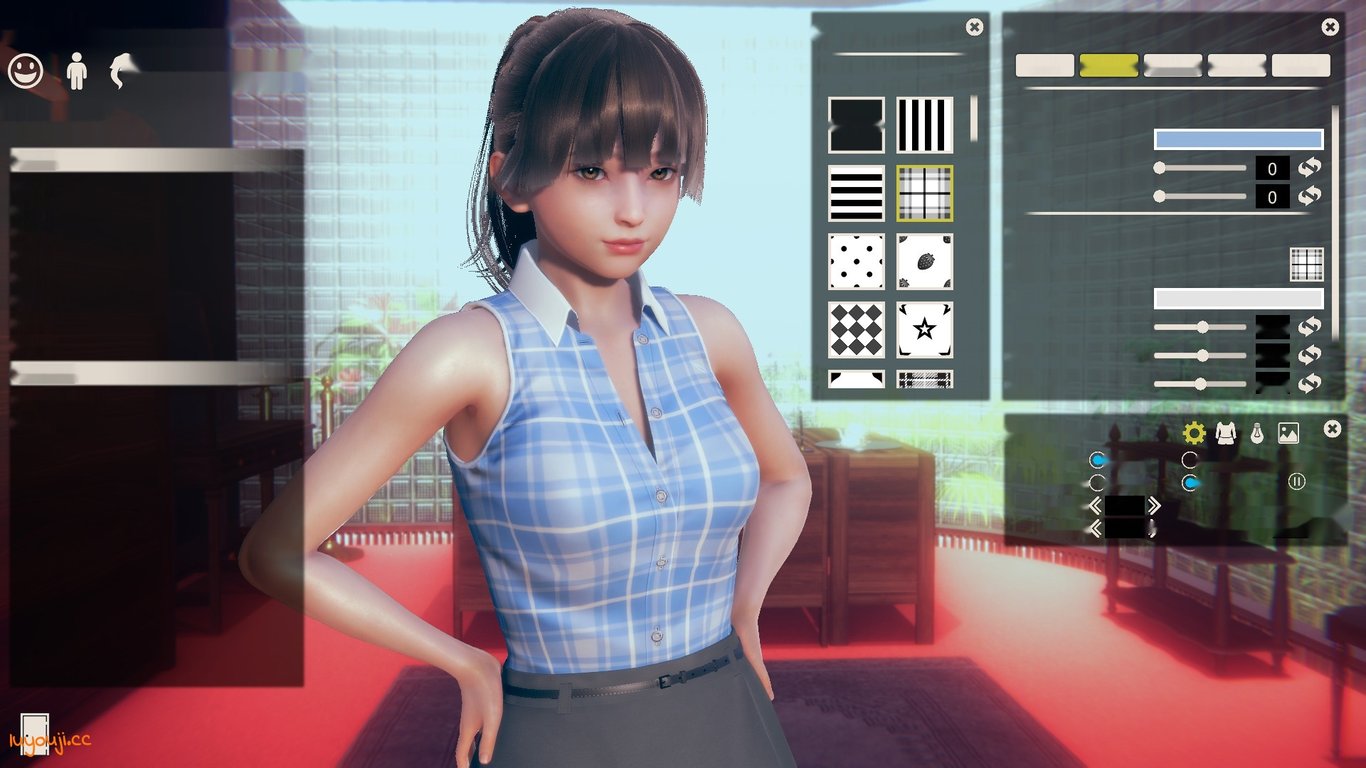Open the clothing options panel

(1227, 431)
